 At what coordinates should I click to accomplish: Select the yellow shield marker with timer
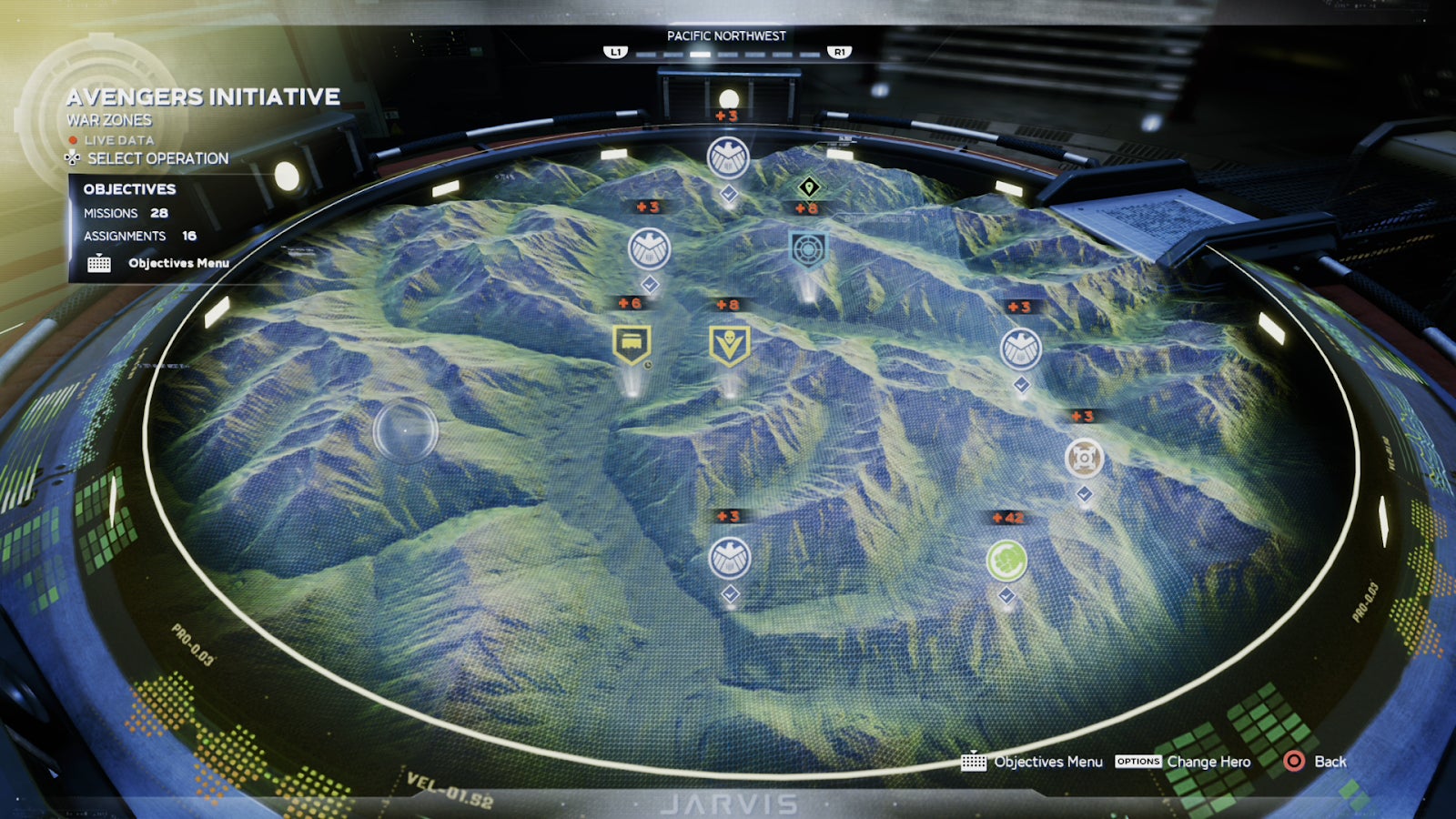point(632,344)
